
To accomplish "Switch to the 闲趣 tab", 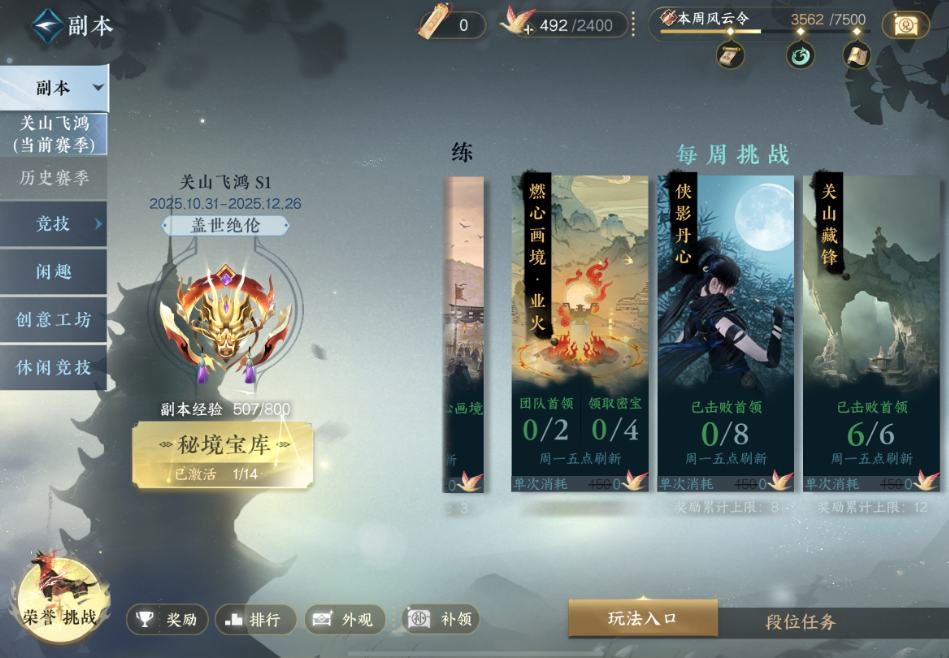I will tap(54, 271).
